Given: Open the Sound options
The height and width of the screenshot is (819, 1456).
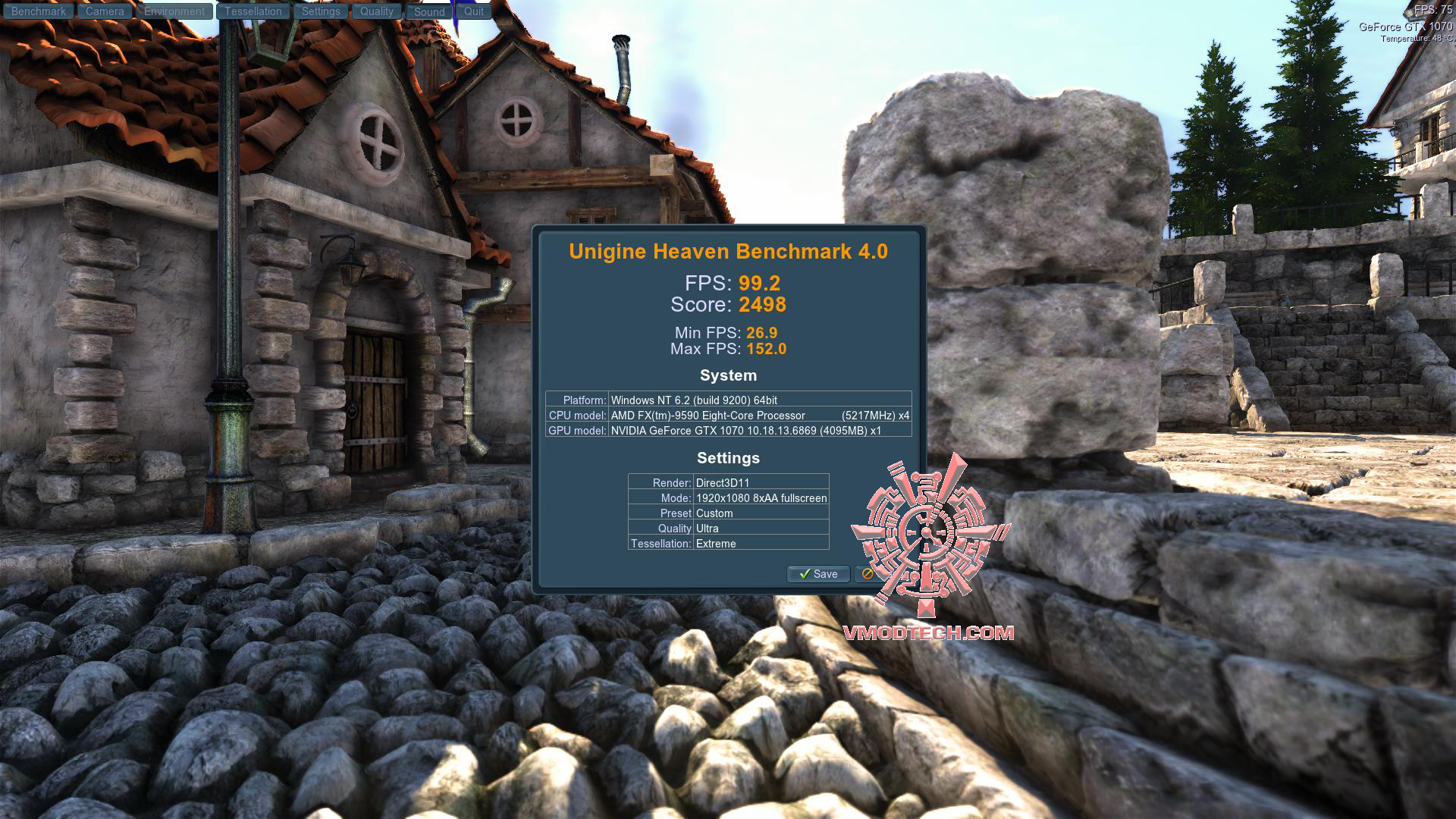Looking at the screenshot, I should tap(428, 11).
